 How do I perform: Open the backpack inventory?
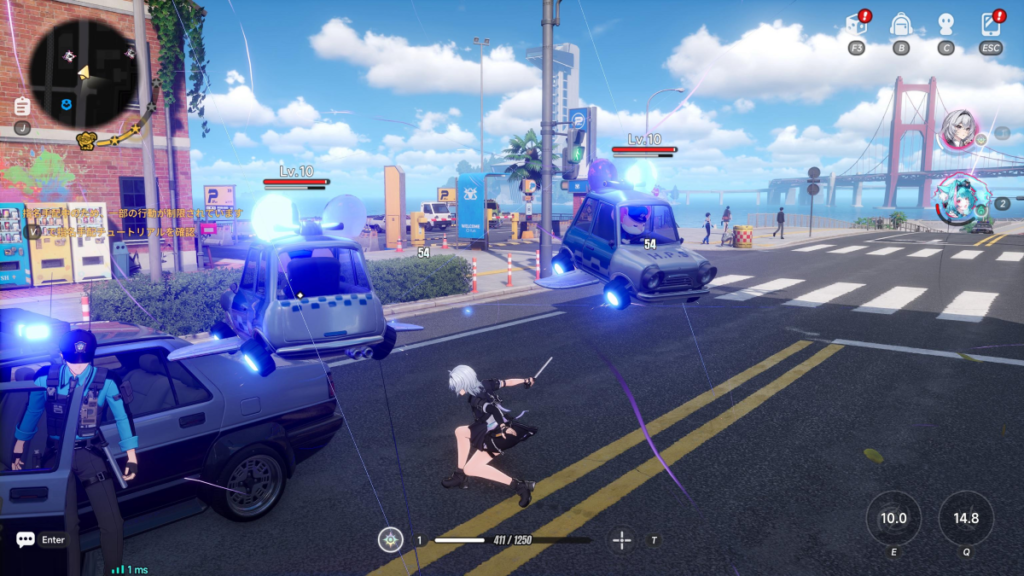tap(901, 24)
